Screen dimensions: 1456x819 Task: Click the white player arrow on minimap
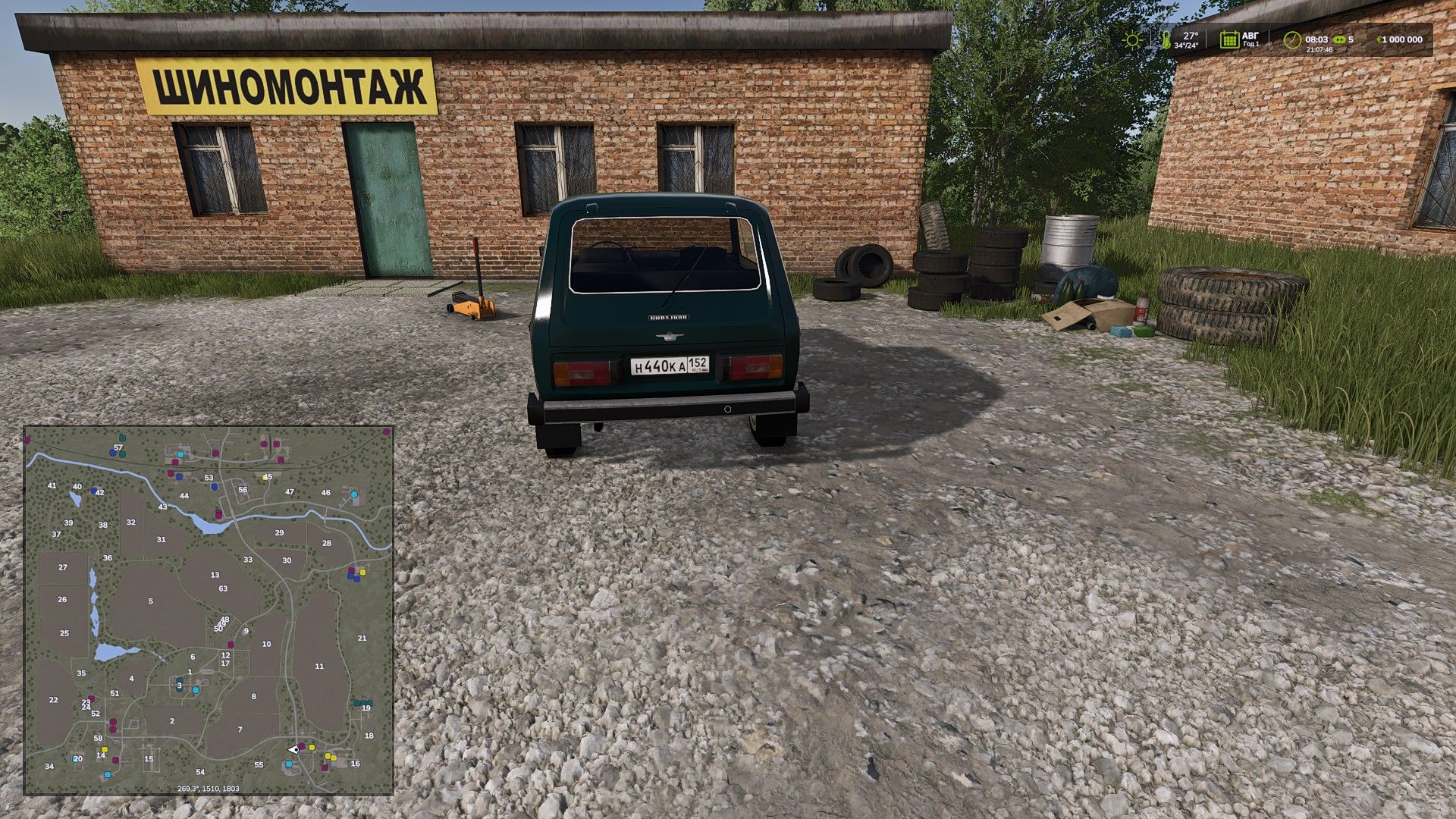pos(293,749)
